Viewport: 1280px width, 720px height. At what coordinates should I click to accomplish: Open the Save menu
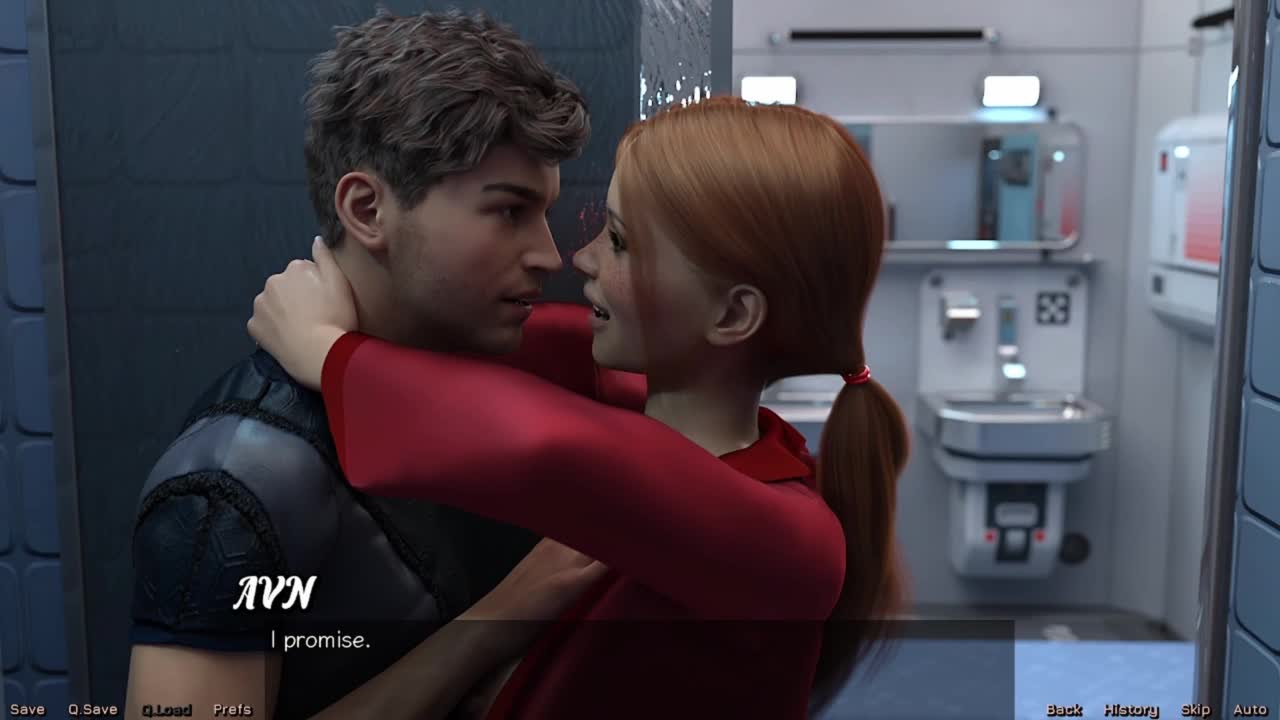click(27, 709)
